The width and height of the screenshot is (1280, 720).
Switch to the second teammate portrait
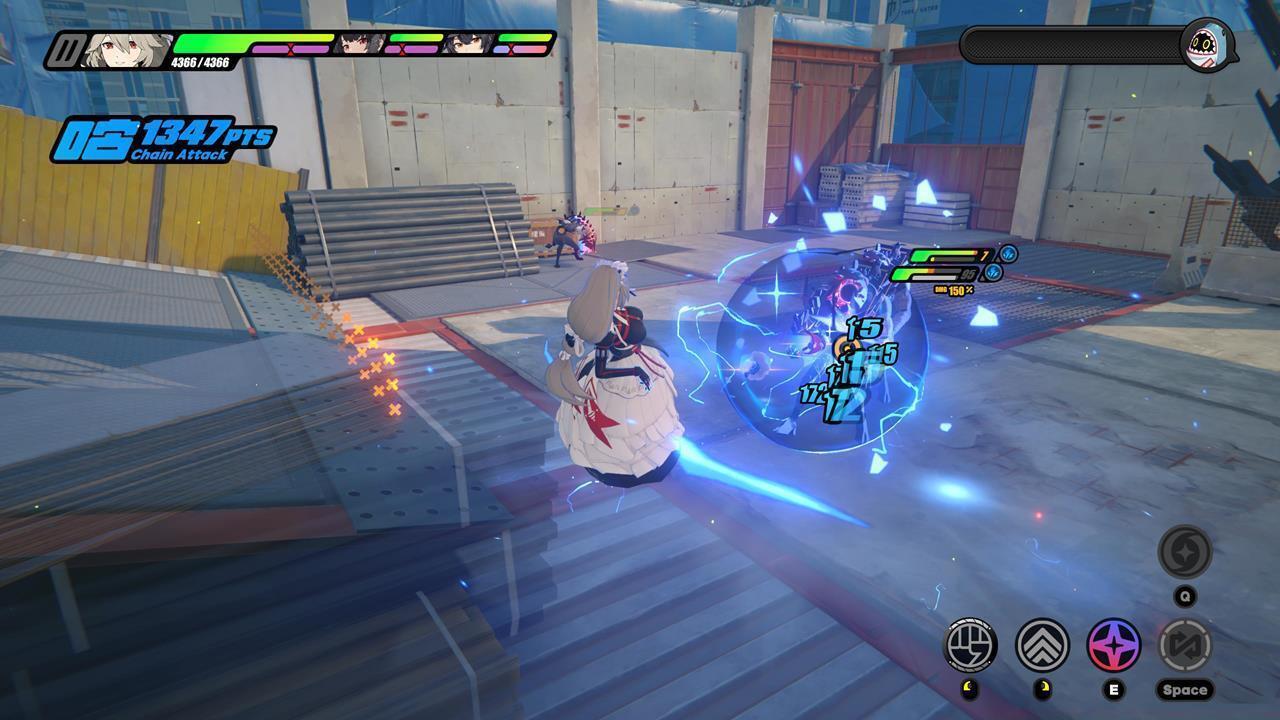pos(464,43)
